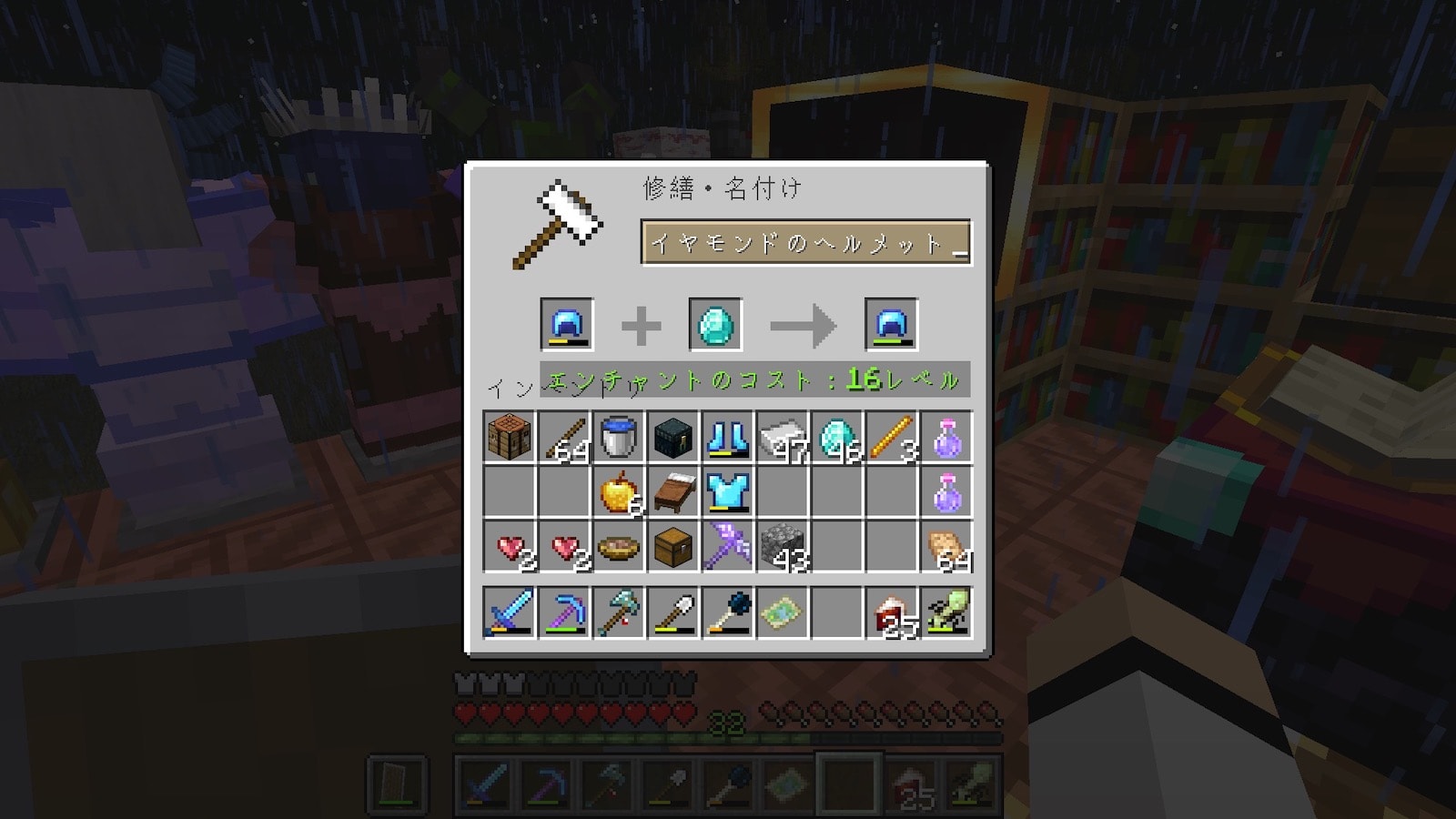Pick up the golden apples
Screen dimensions: 1456x819
click(619, 492)
